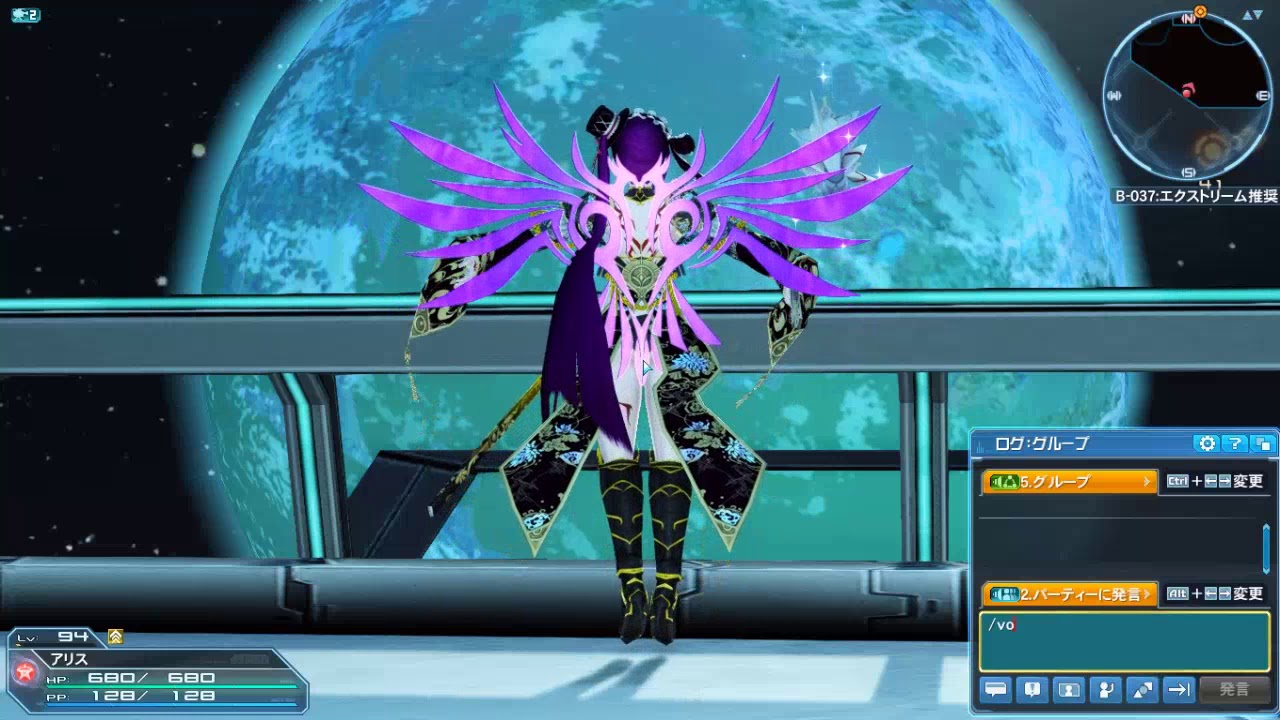Open the portrait cut-in chat option

click(1069, 689)
